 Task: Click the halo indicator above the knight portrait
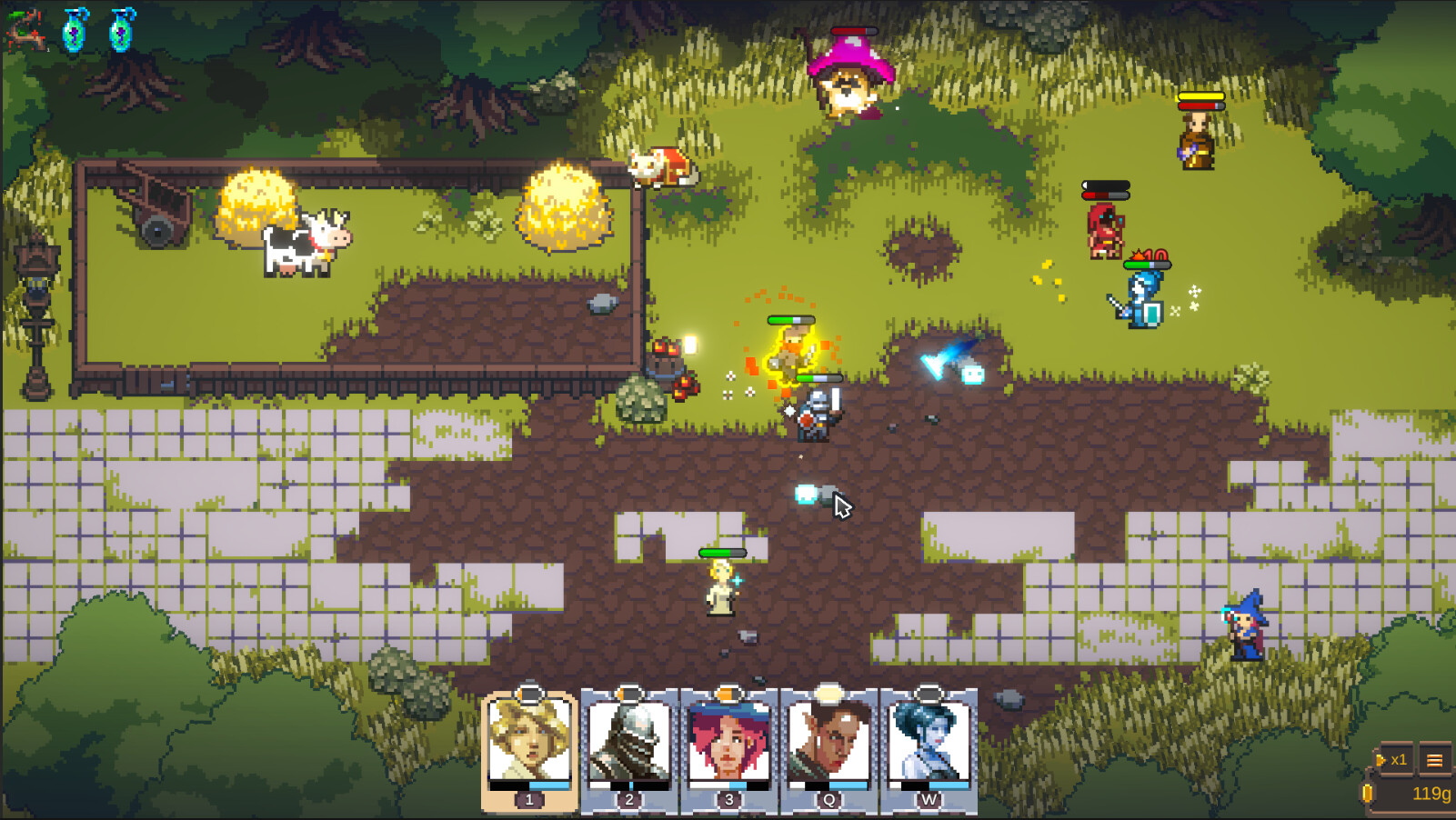pyautogui.click(x=628, y=692)
